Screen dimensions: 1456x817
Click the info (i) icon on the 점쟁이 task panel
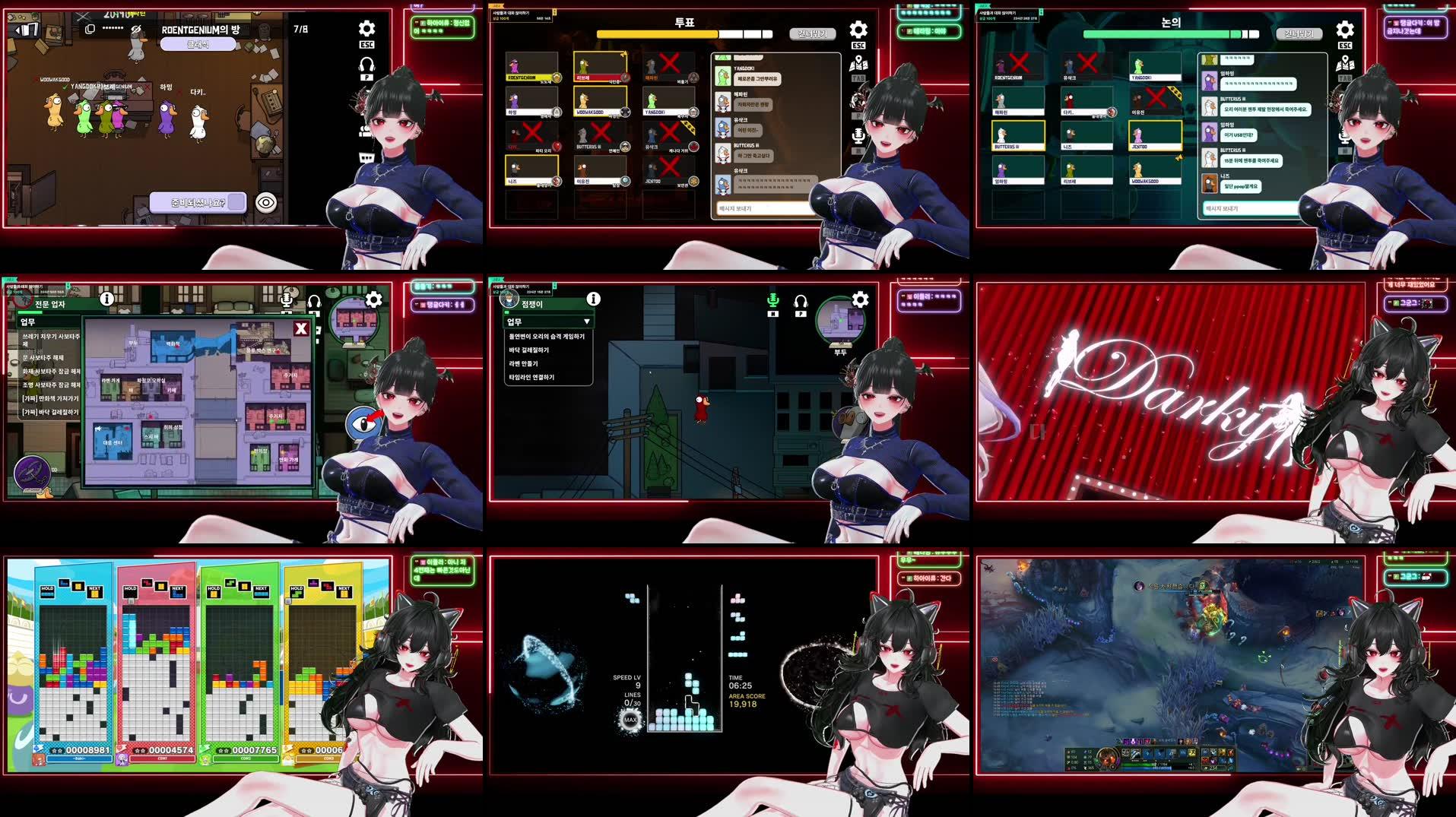pyautogui.click(x=592, y=298)
